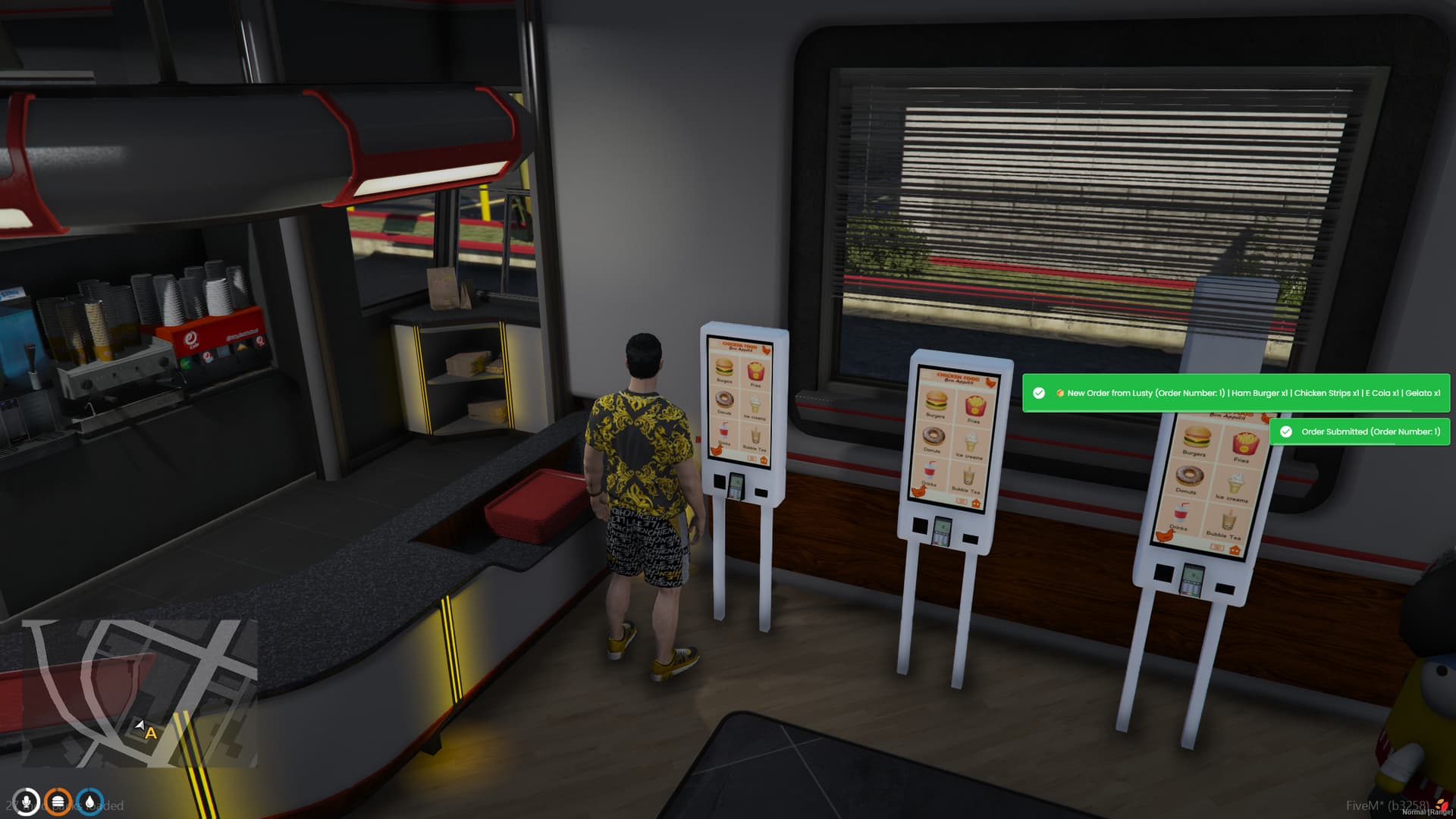The height and width of the screenshot is (819, 1456).
Task: Toggle the thirst water drop indicator
Action: (x=89, y=802)
